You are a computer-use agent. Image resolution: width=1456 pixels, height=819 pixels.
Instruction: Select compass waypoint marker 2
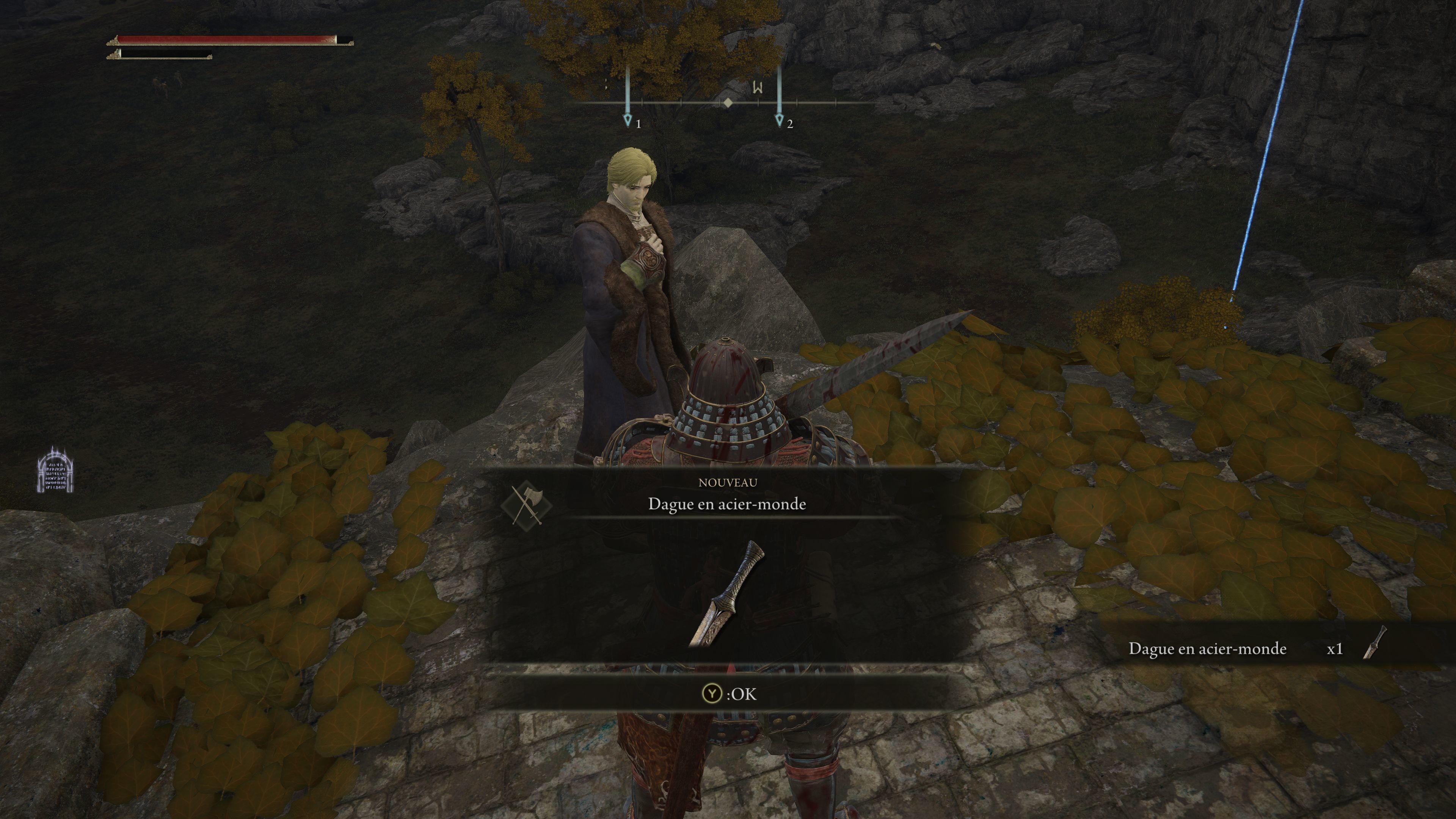coord(780,119)
